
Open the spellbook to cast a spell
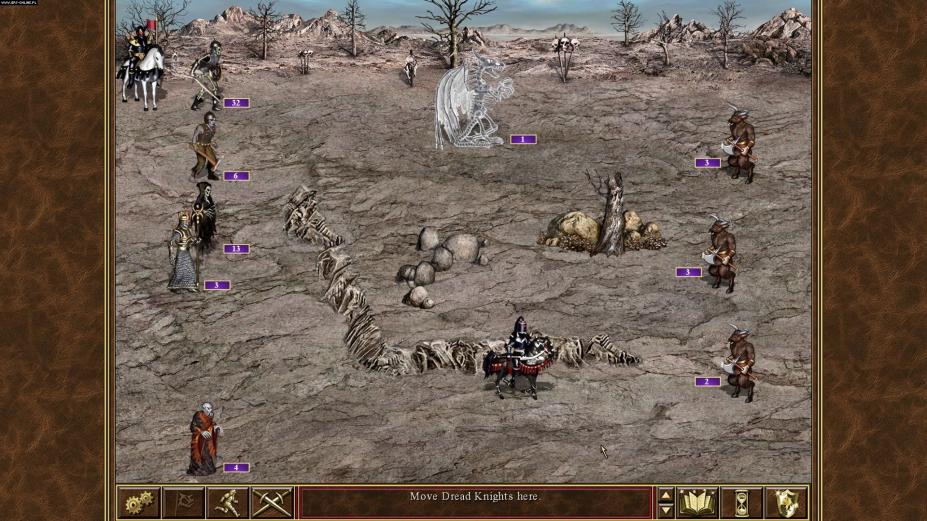698,502
